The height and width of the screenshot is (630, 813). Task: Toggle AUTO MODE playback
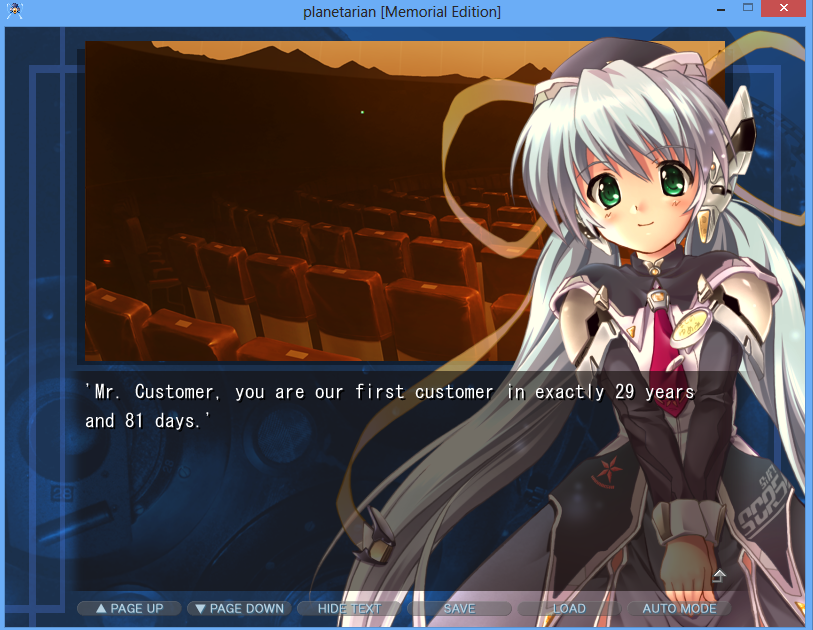coord(679,608)
